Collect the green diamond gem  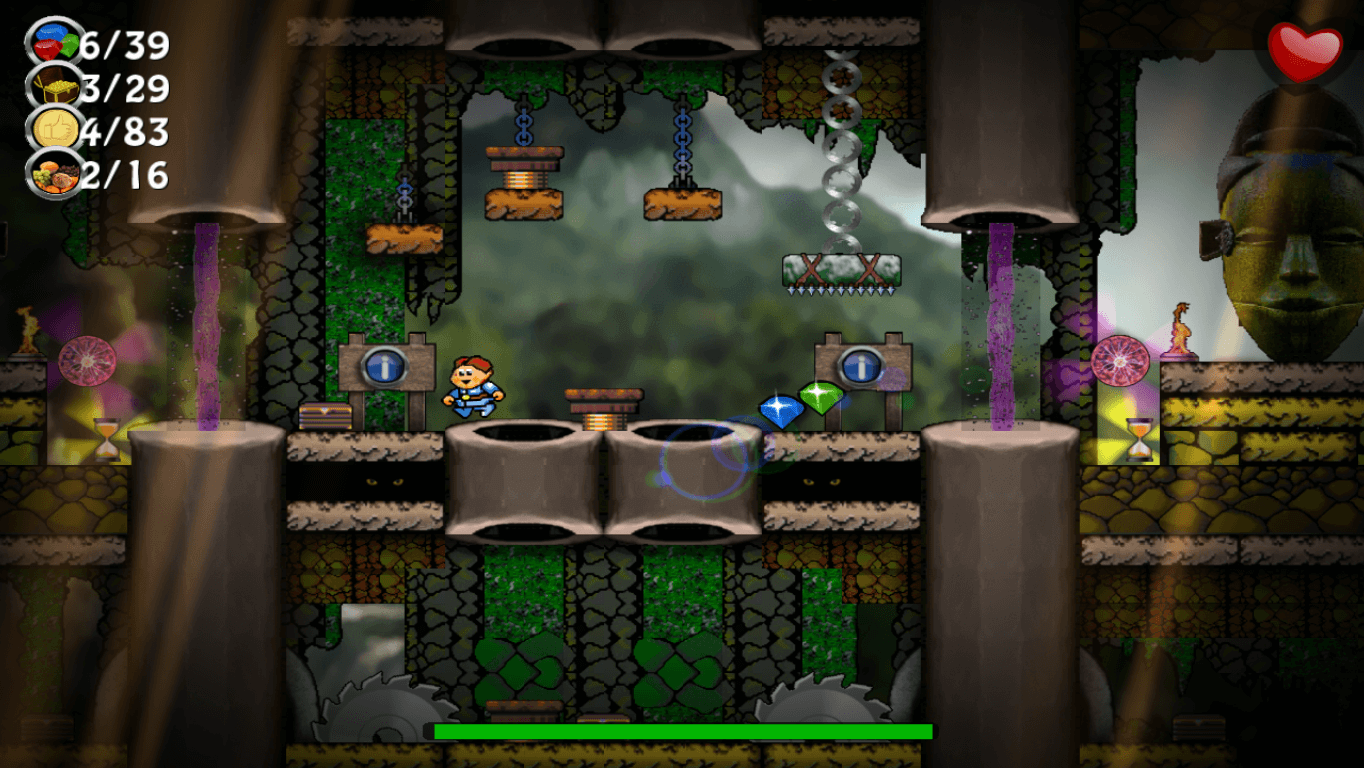point(823,395)
